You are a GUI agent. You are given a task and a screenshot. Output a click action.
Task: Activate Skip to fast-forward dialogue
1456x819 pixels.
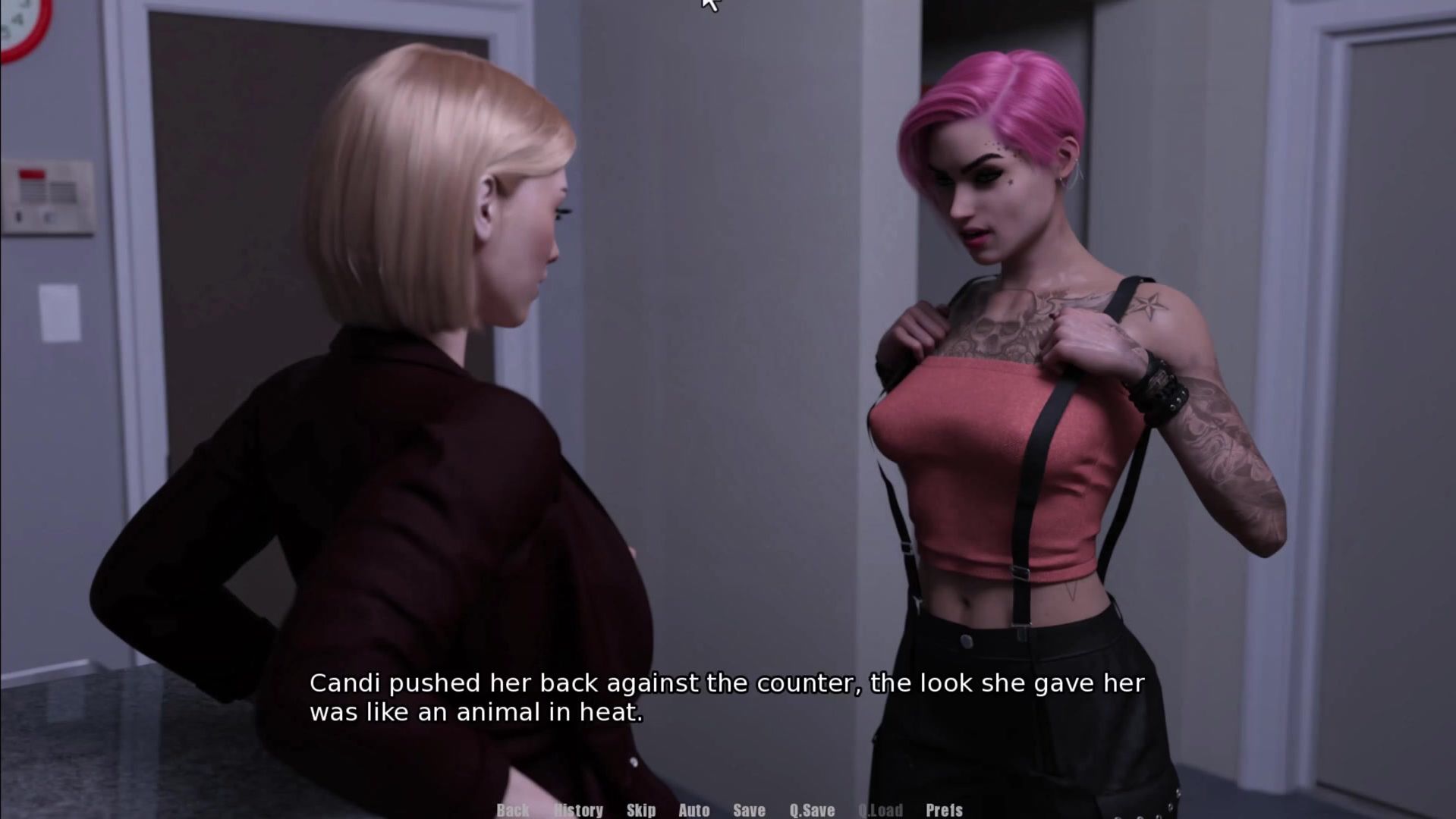(x=641, y=810)
